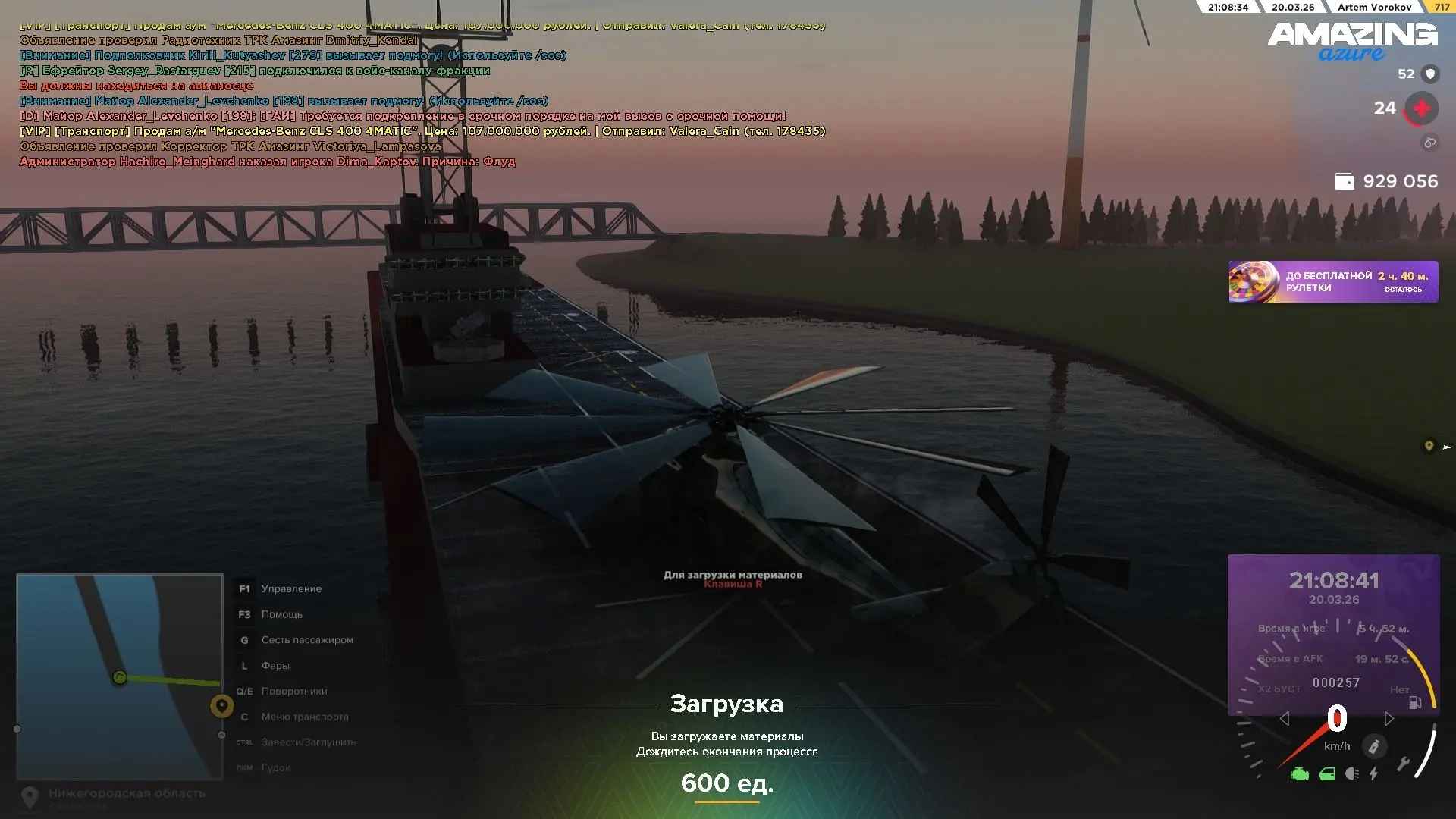The height and width of the screenshot is (819, 1456).
Task: Click the lightning bolt icon on speedometer
Action: coord(1373,774)
